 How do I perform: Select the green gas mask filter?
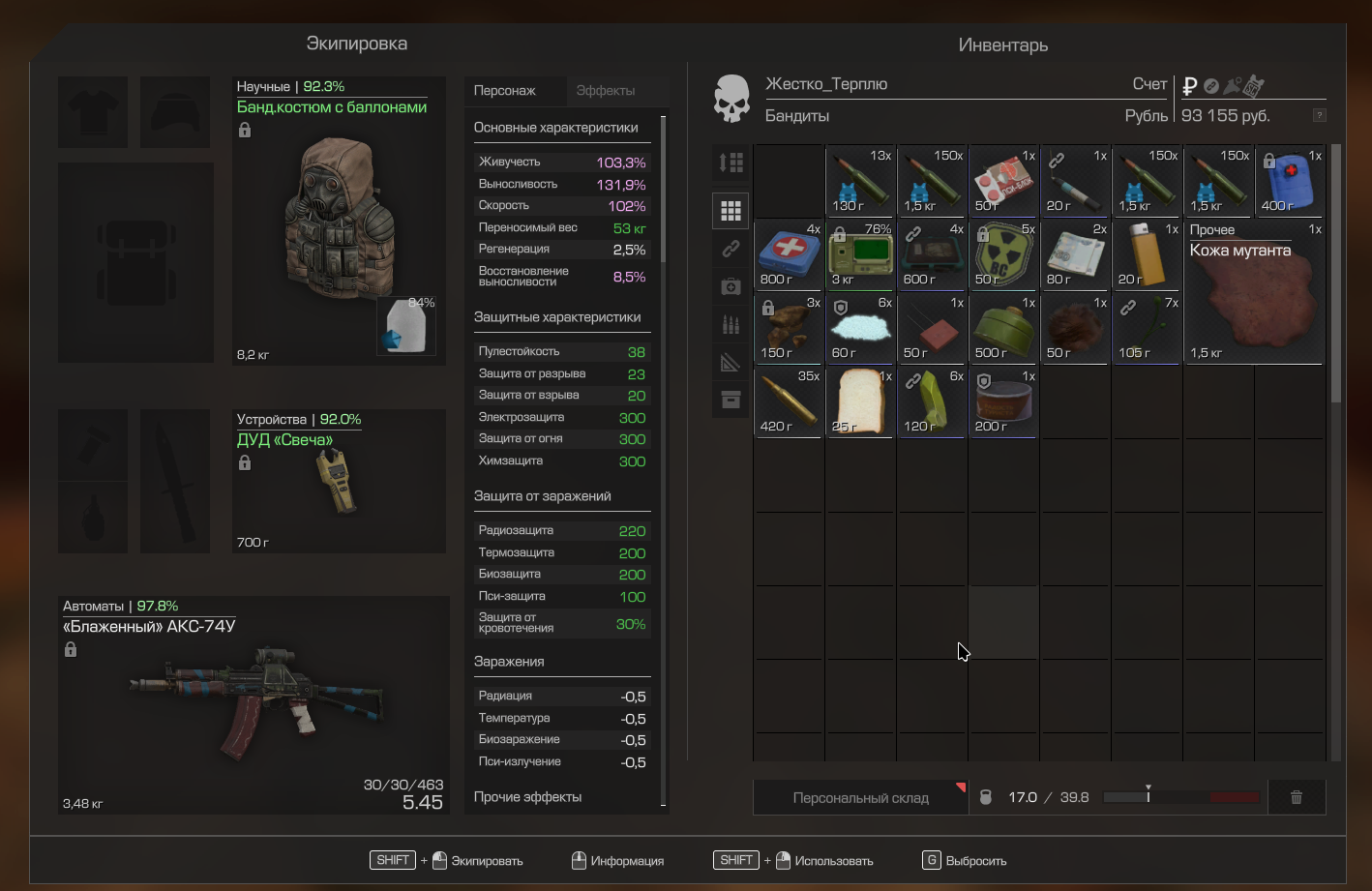pos(1003,329)
